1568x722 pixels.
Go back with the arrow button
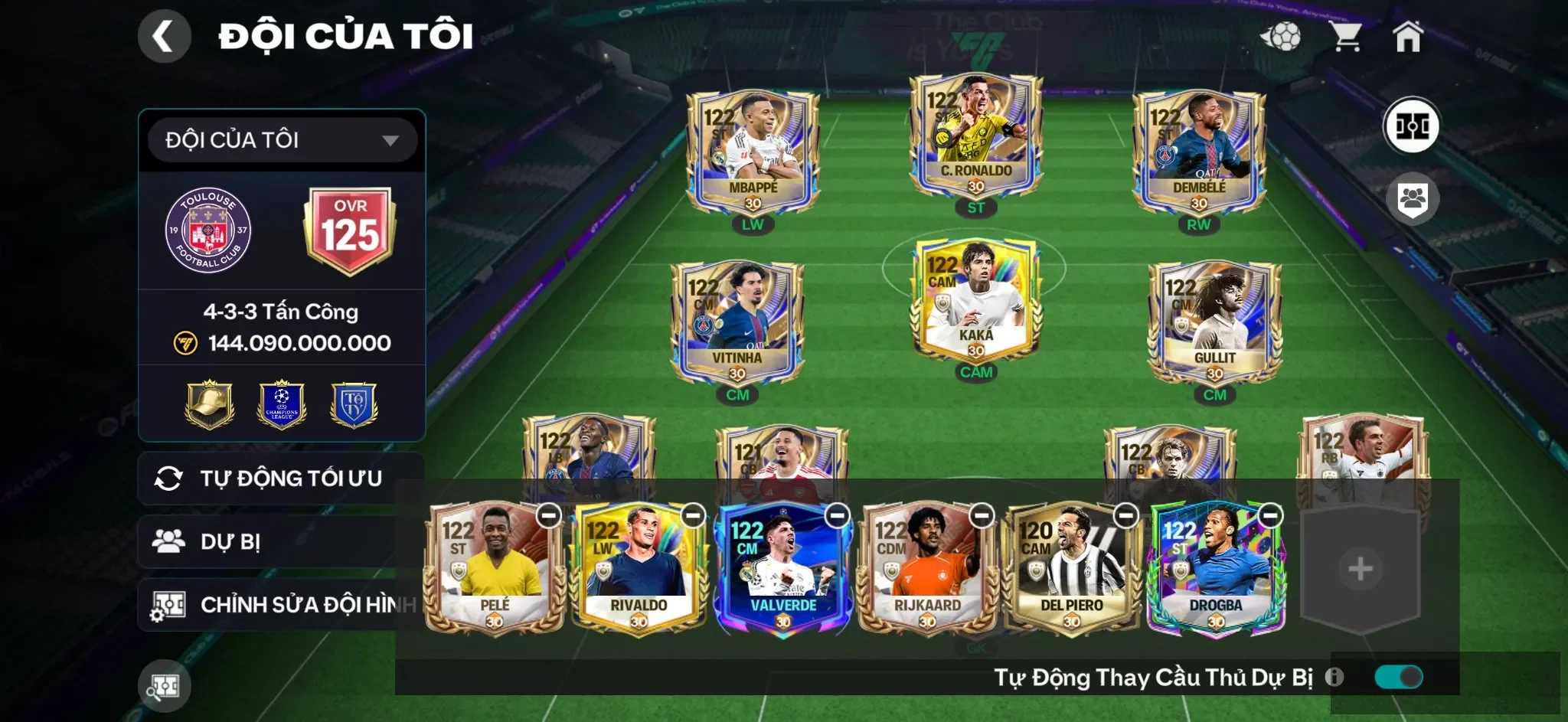(164, 36)
